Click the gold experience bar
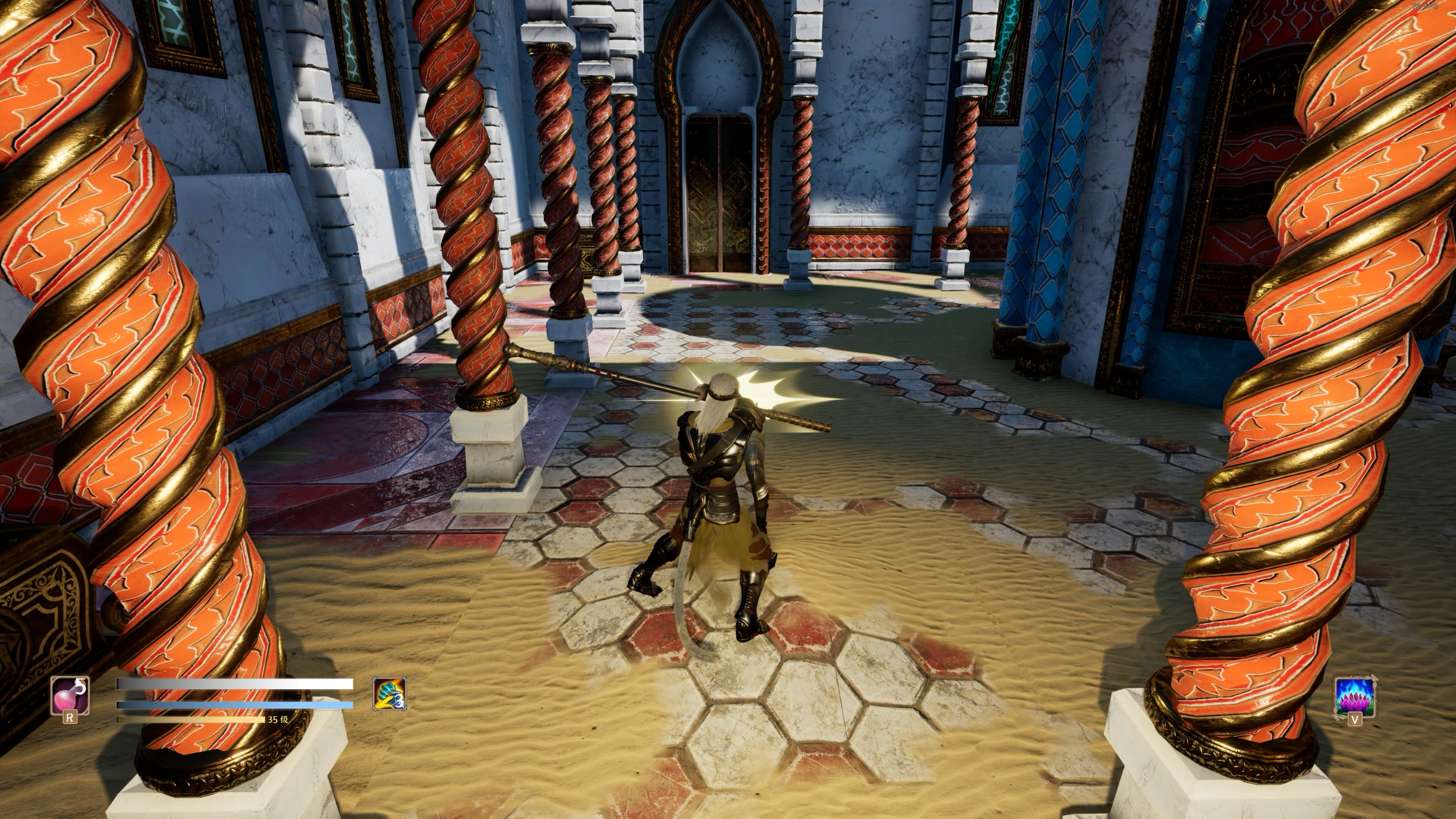 point(190,719)
